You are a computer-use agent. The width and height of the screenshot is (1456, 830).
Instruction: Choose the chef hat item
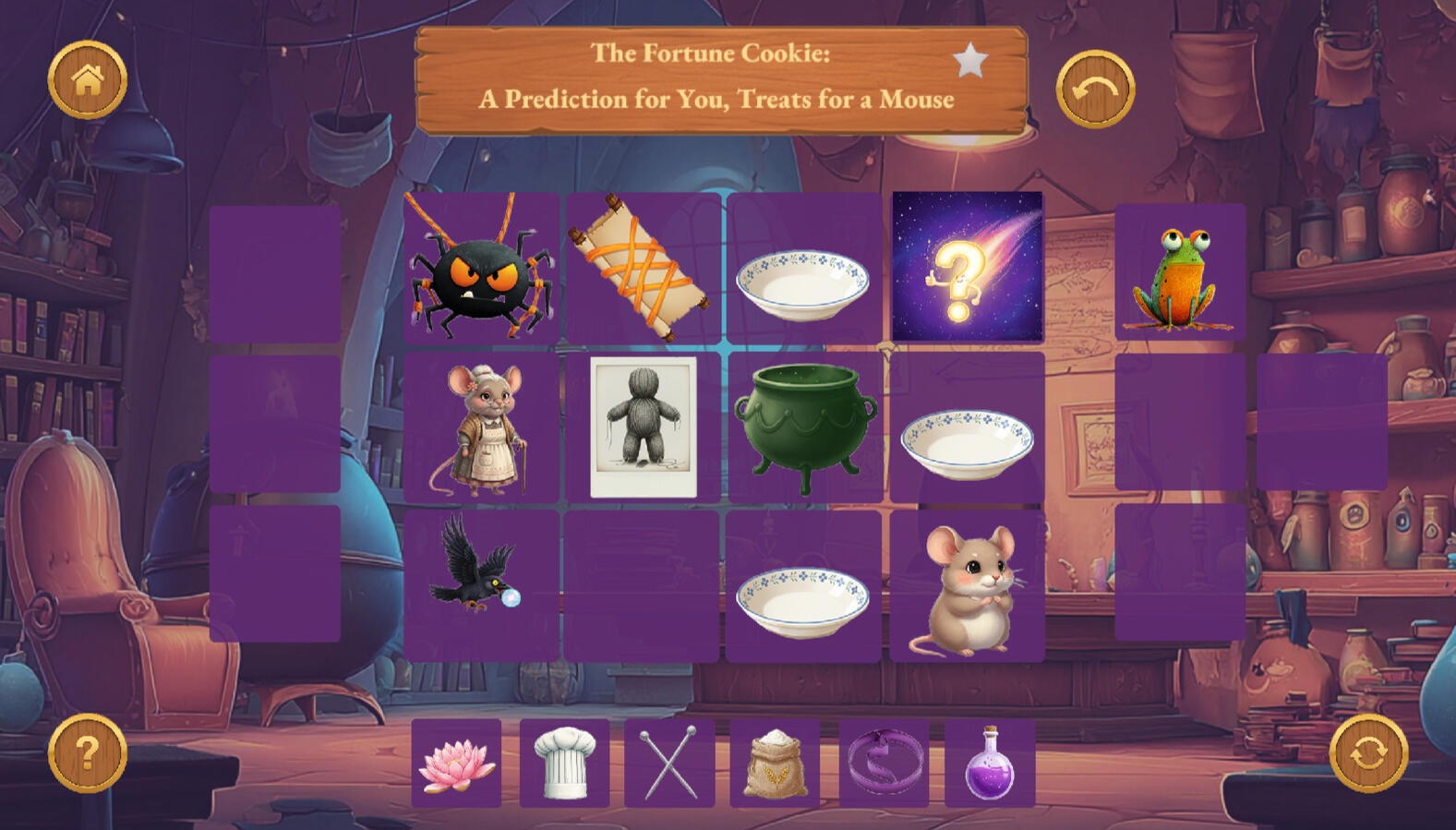pos(564,764)
